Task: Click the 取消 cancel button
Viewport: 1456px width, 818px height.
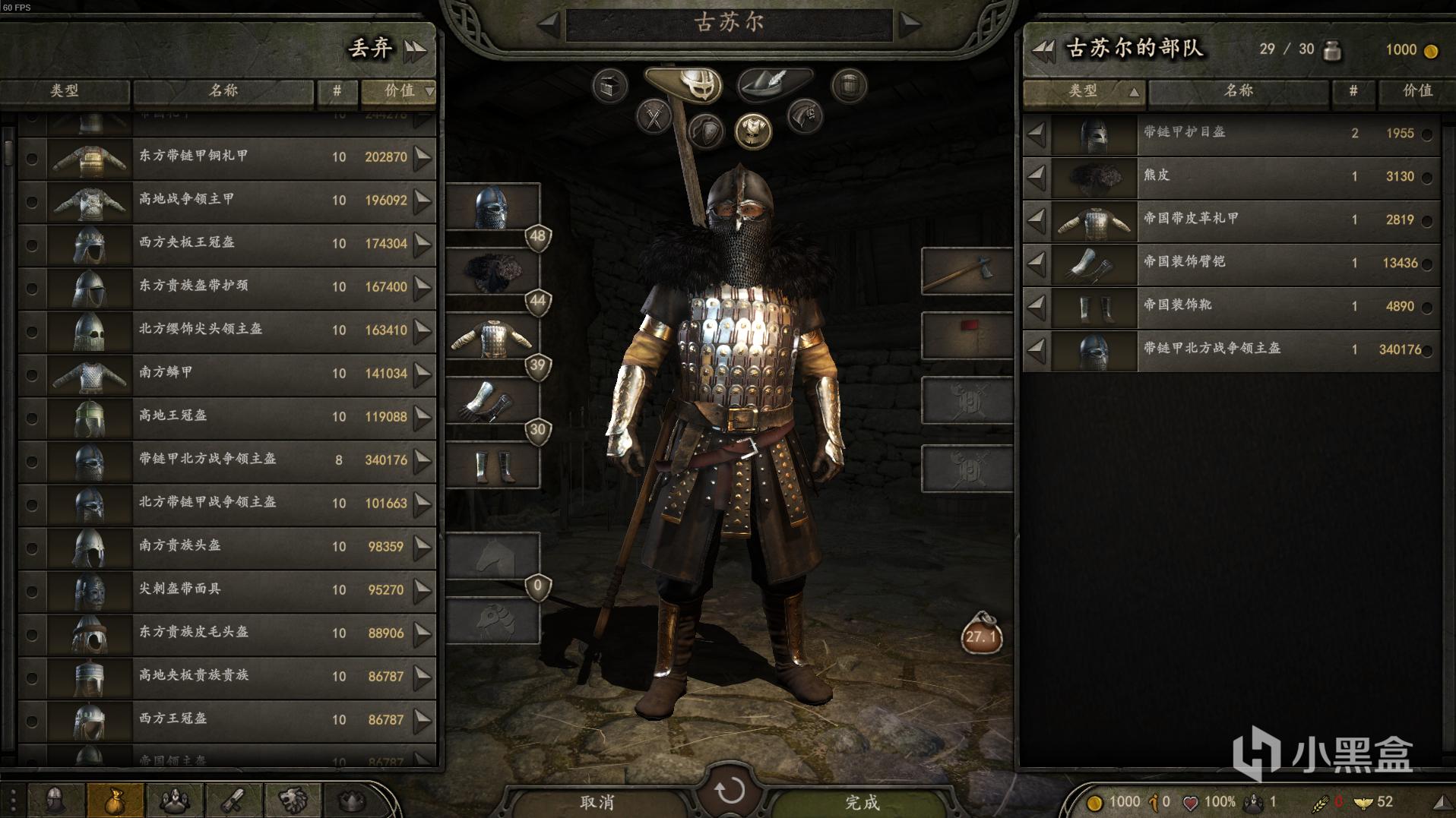Action: [x=597, y=802]
